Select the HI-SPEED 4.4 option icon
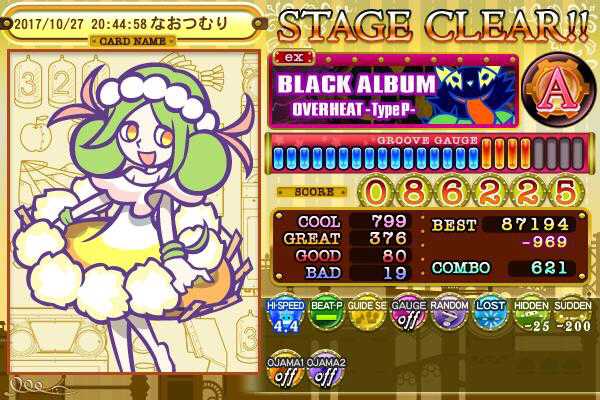Screen dimensions: 600x400 [286, 318]
